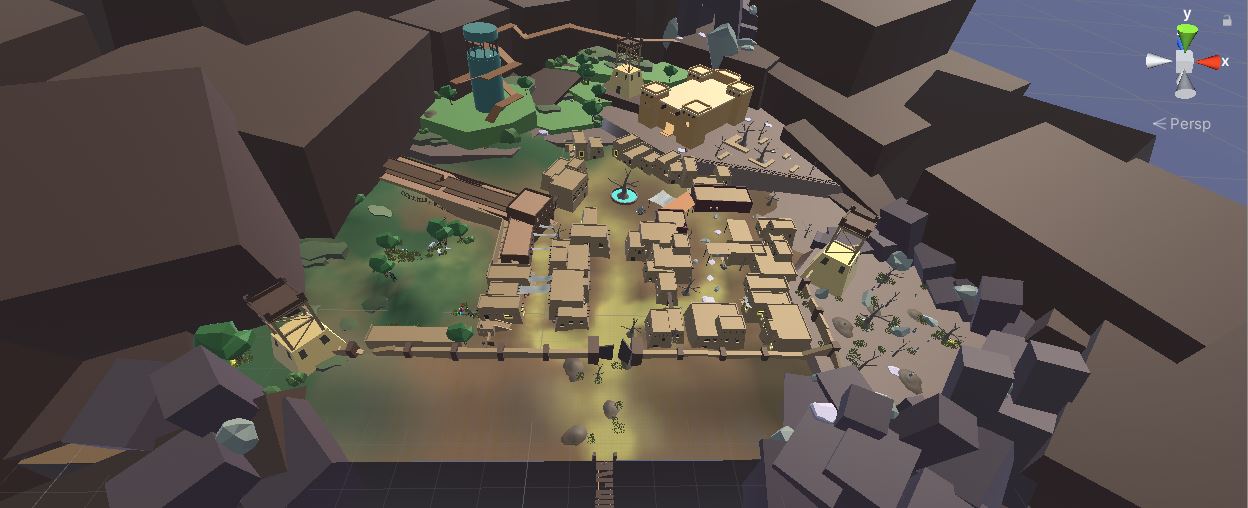Toggle the scene view rotation lock icon
Screen dimensions: 1248x508
(x=1227, y=19)
